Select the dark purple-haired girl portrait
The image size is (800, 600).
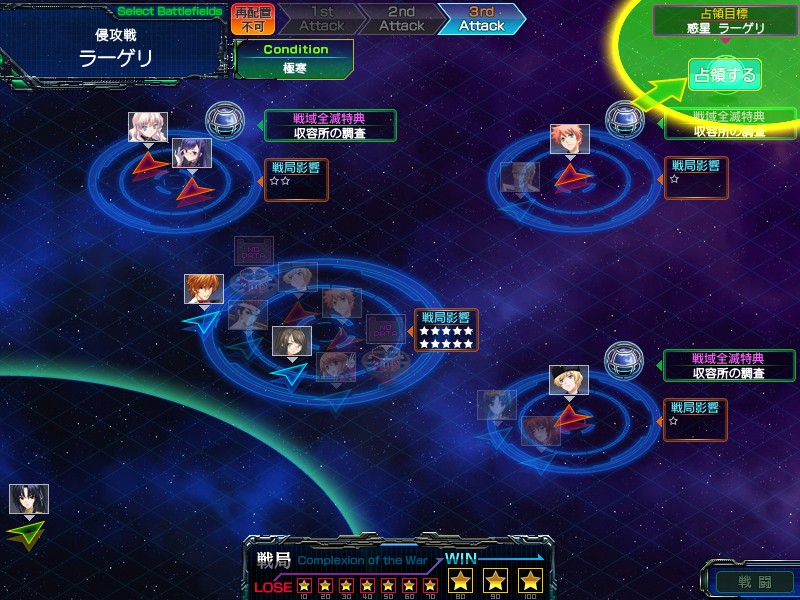click(191, 152)
